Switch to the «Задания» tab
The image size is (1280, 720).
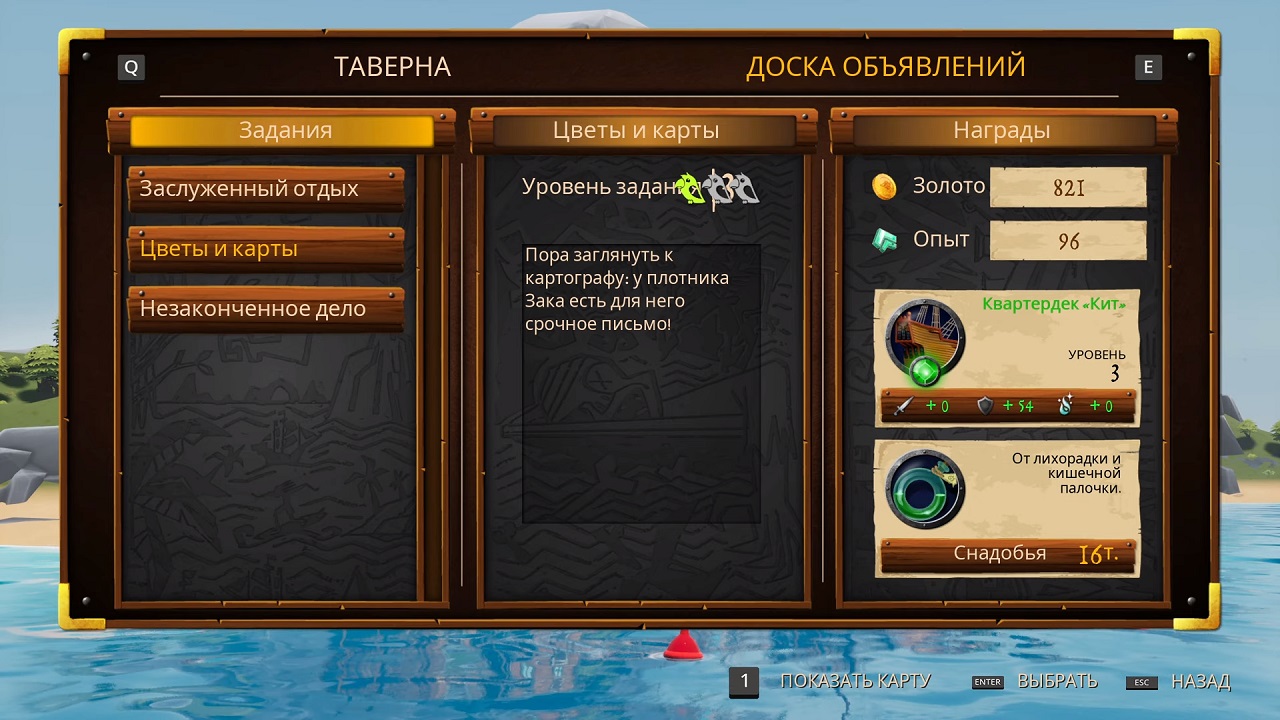pyautogui.click(x=283, y=129)
